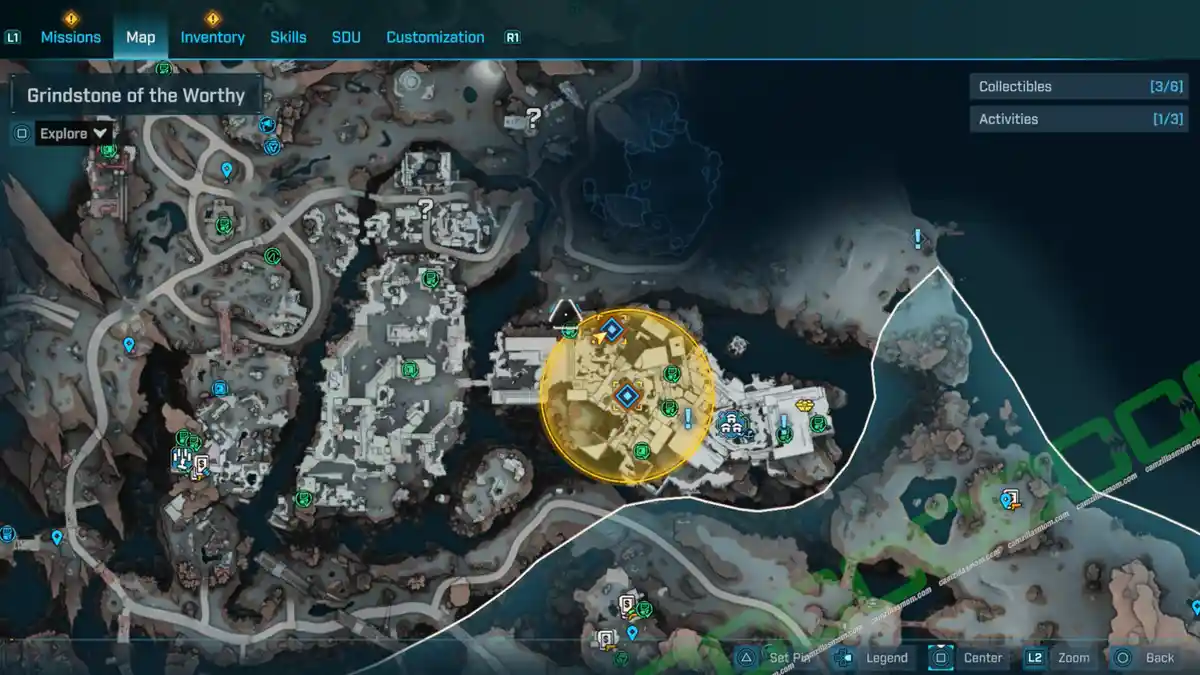Viewport: 1200px width, 675px height.
Task: Go to the Skills tab
Action: (288, 37)
